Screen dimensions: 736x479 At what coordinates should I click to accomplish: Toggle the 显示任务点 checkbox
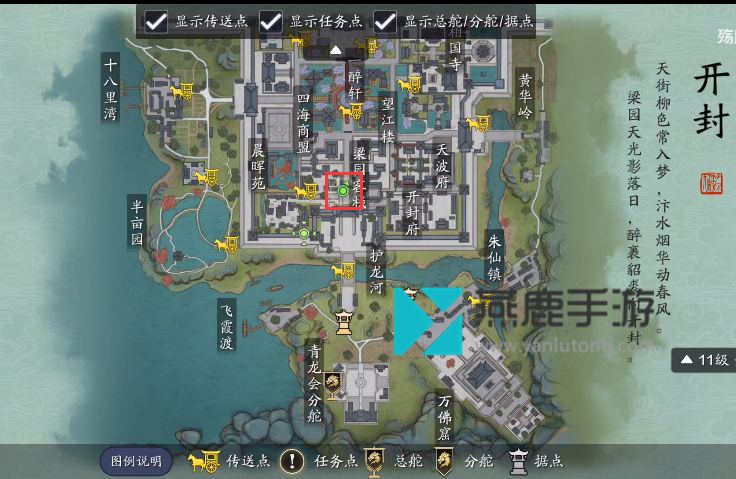coord(271,21)
